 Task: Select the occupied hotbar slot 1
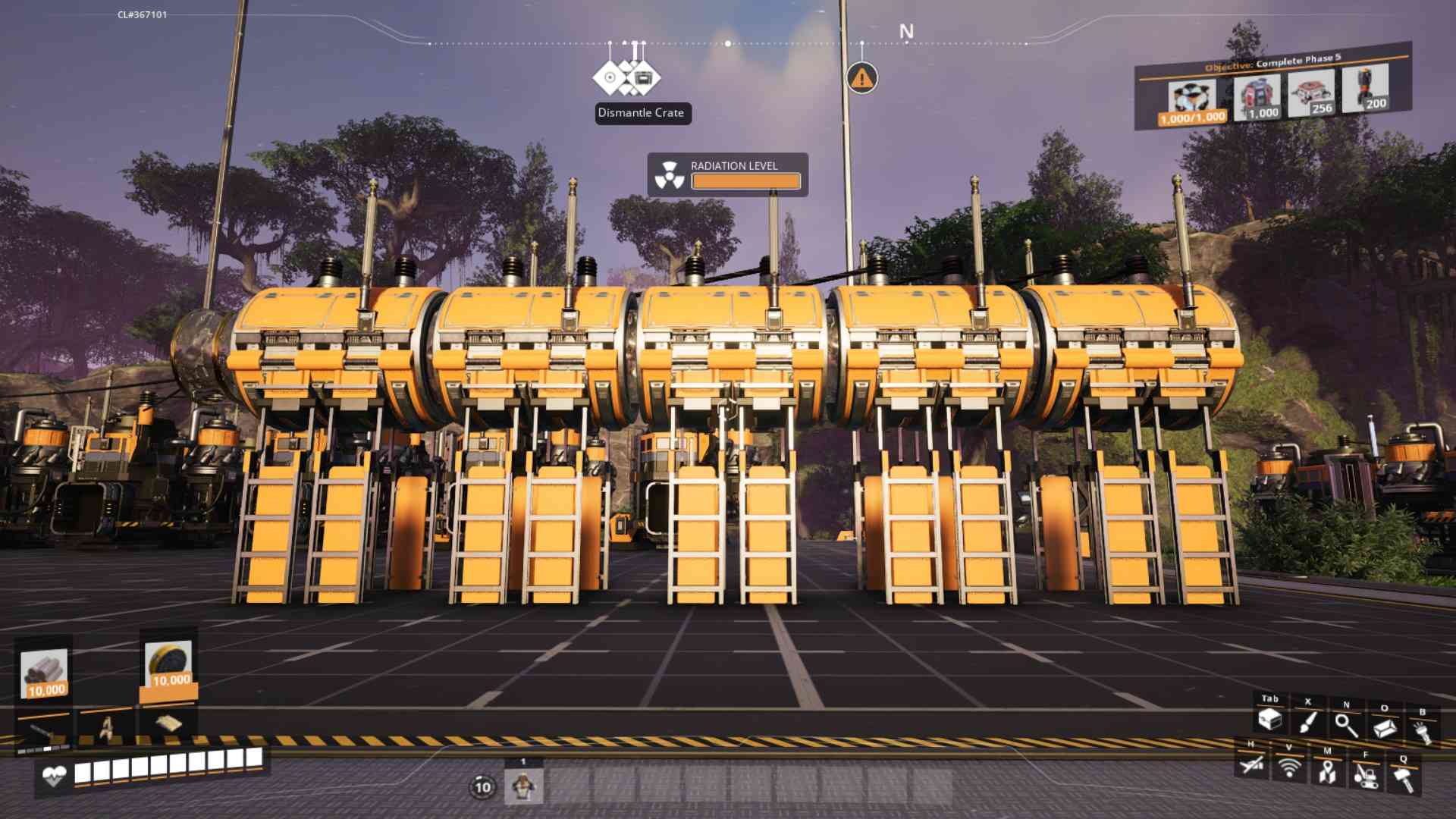click(523, 786)
